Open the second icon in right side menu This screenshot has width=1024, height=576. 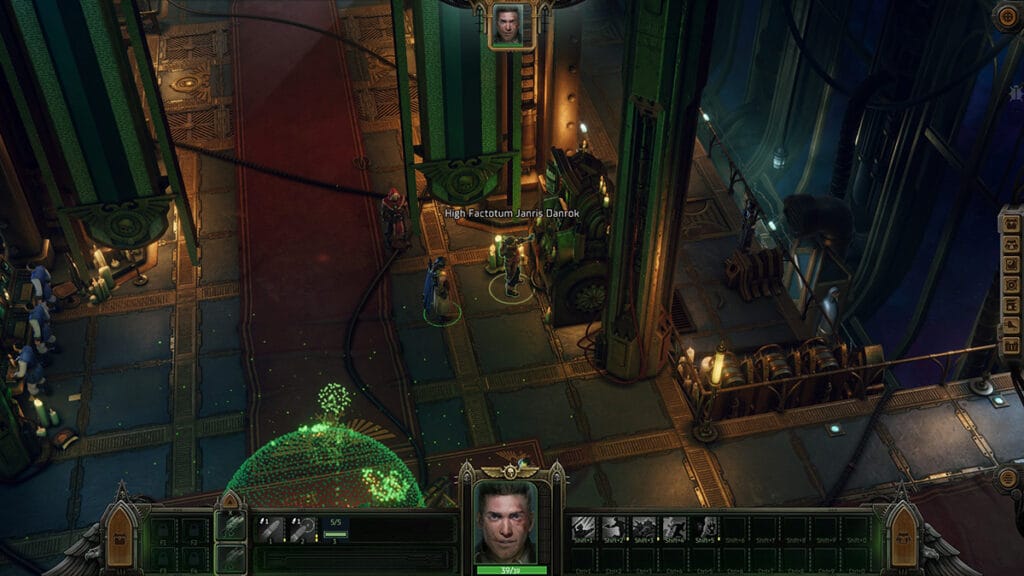click(x=1010, y=244)
